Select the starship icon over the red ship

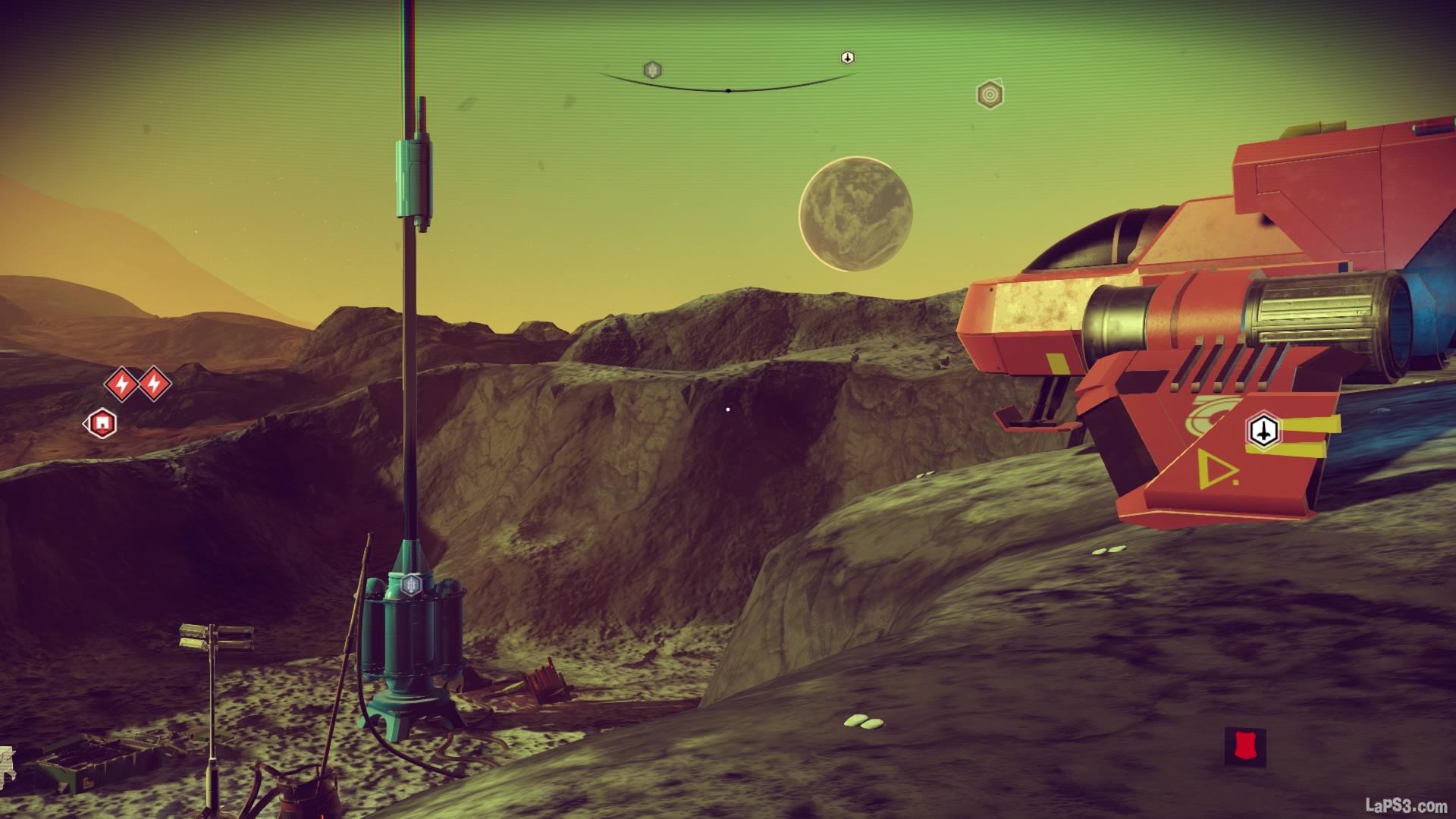(x=1263, y=431)
